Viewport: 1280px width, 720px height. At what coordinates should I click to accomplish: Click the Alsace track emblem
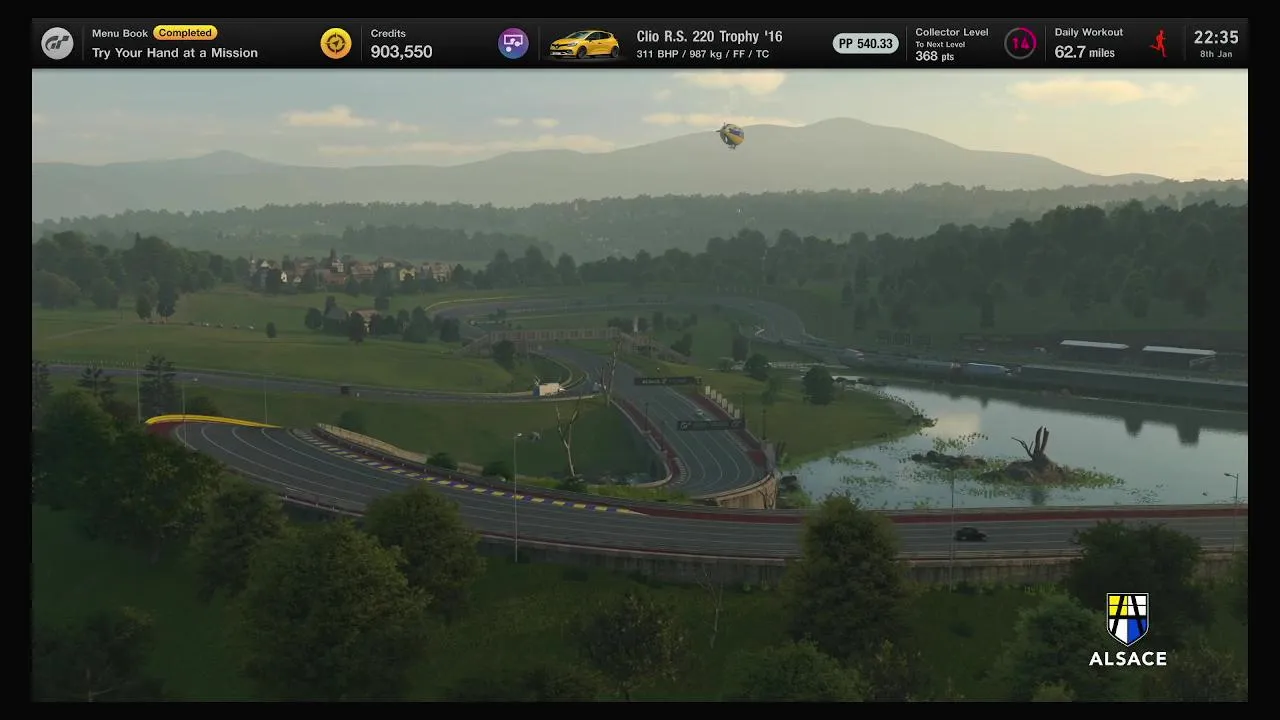pyautogui.click(x=1127, y=619)
